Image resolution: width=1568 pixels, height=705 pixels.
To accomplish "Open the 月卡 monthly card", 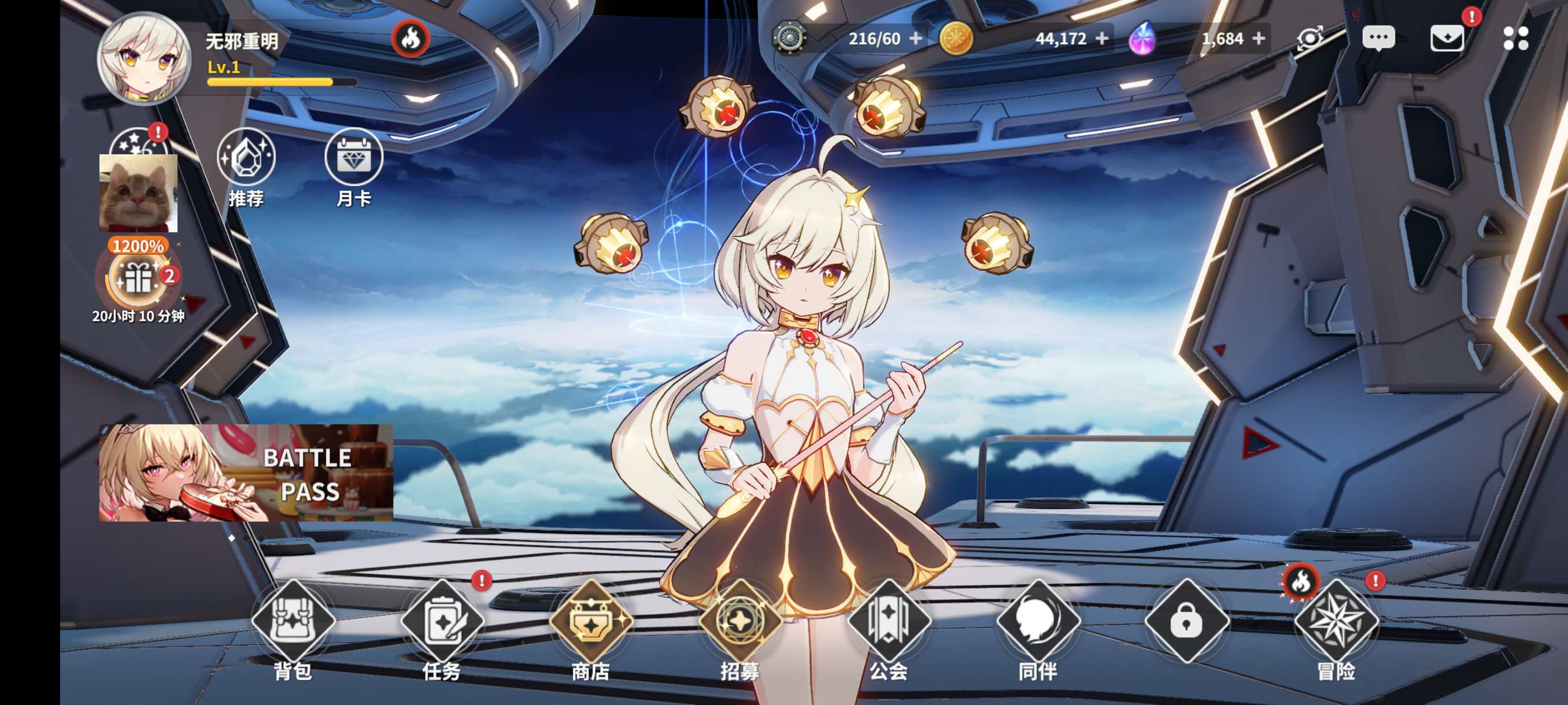I will point(354,158).
